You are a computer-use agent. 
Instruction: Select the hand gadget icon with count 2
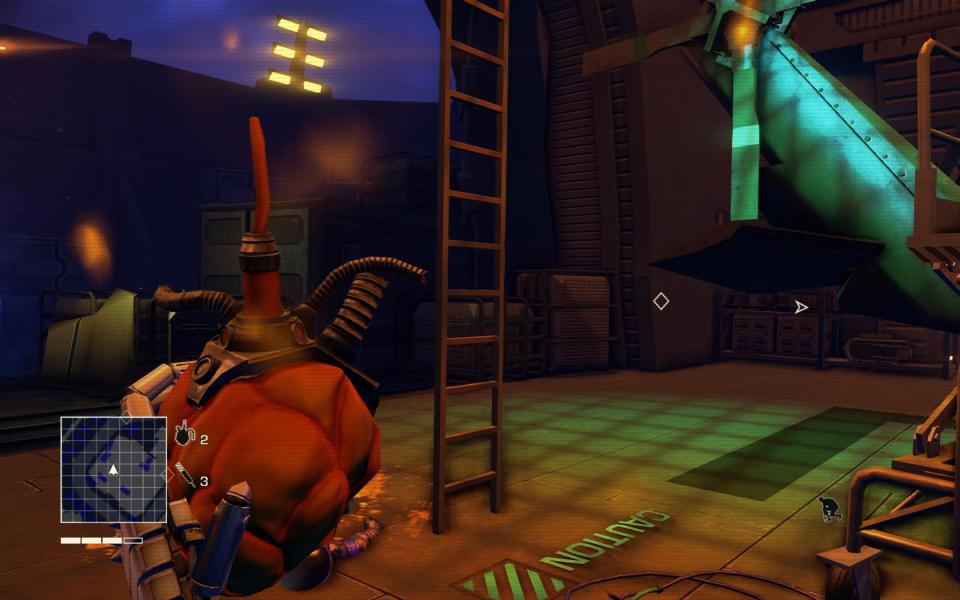tap(183, 435)
